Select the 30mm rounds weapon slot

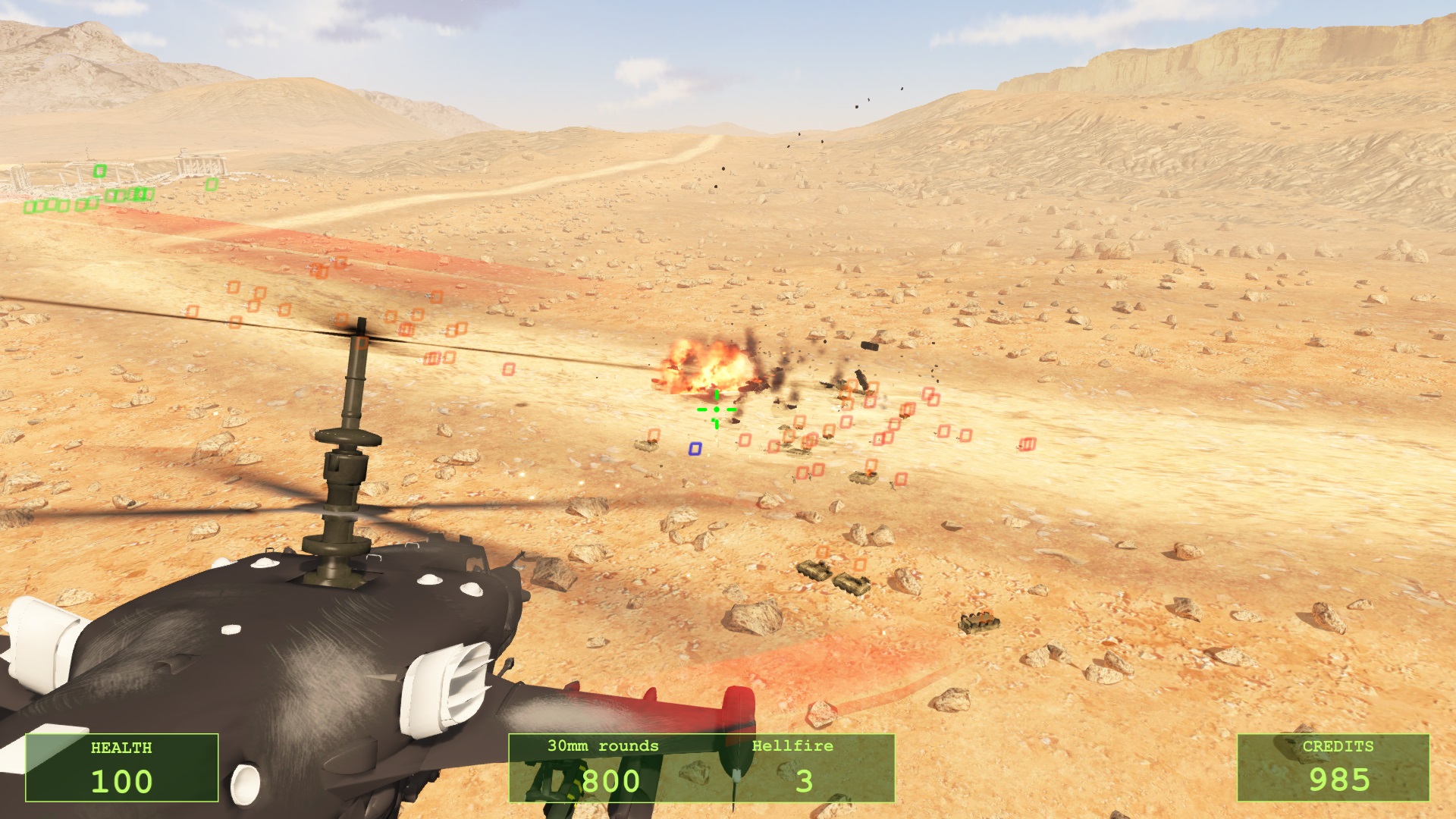tap(604, 767)
